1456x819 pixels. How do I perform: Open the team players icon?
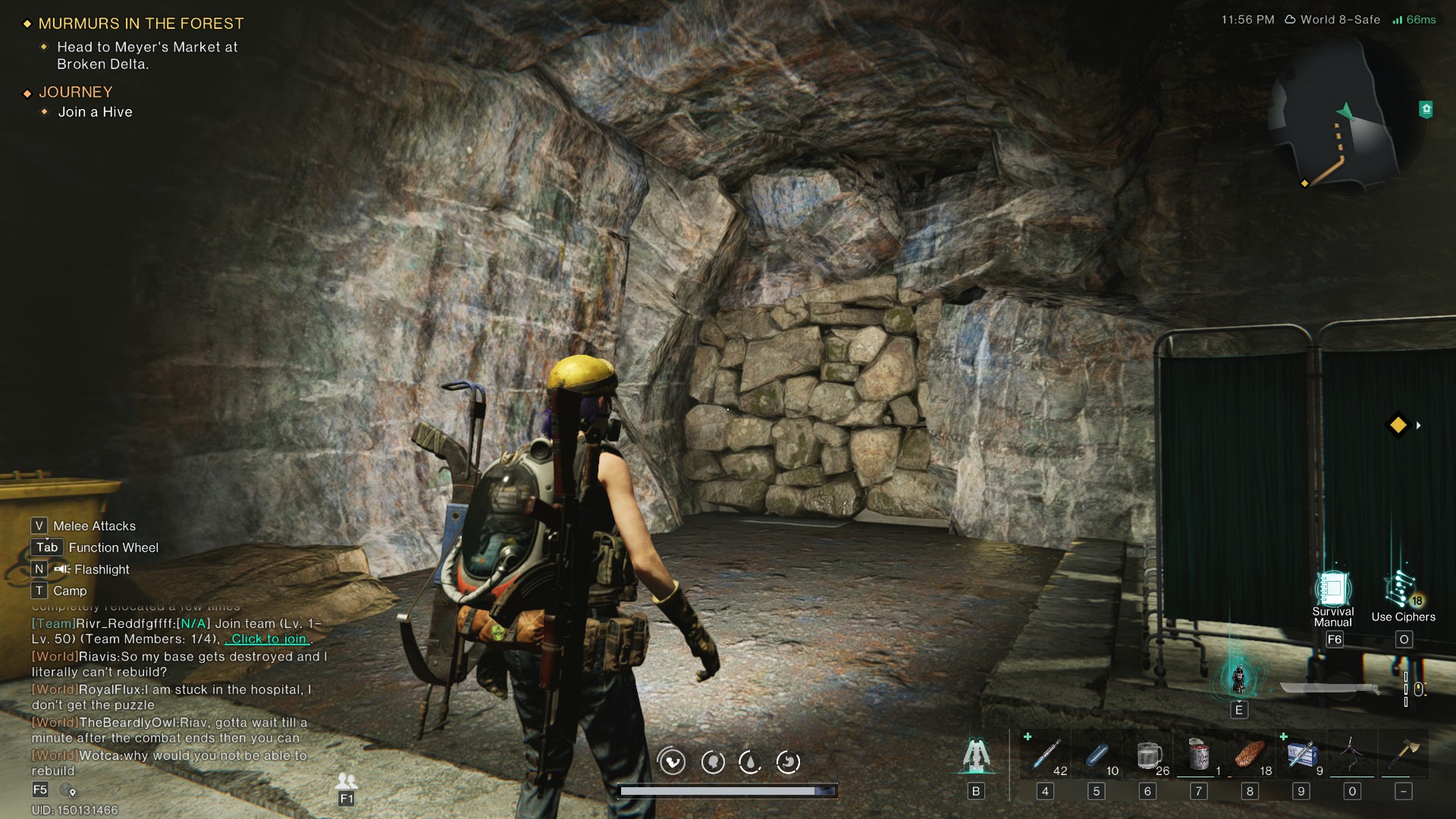347,780
